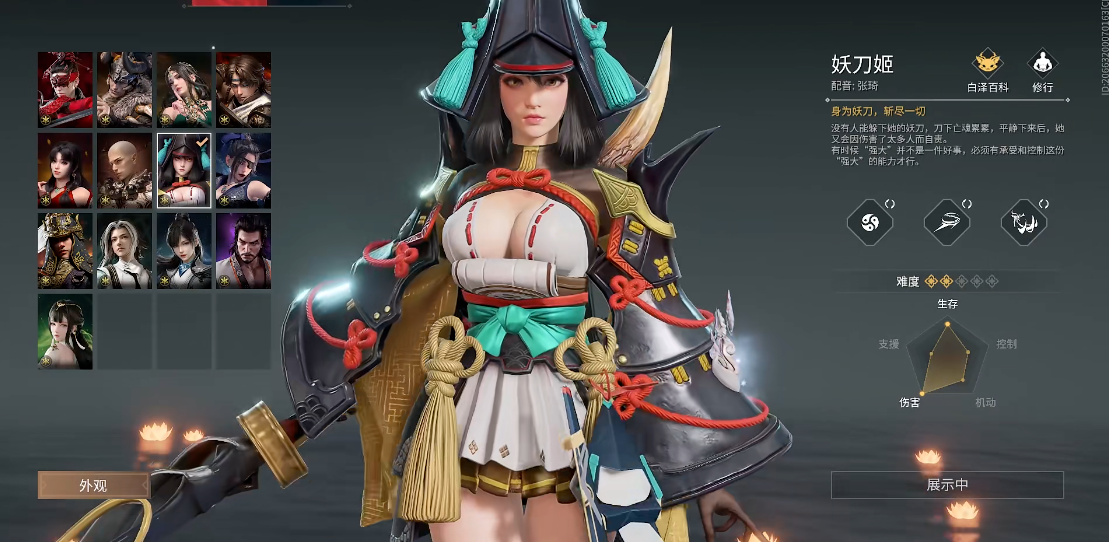This screenshot has width=1109, height=542.
Task: Select the bottom-row woman on green background
Action: (65, 330)
